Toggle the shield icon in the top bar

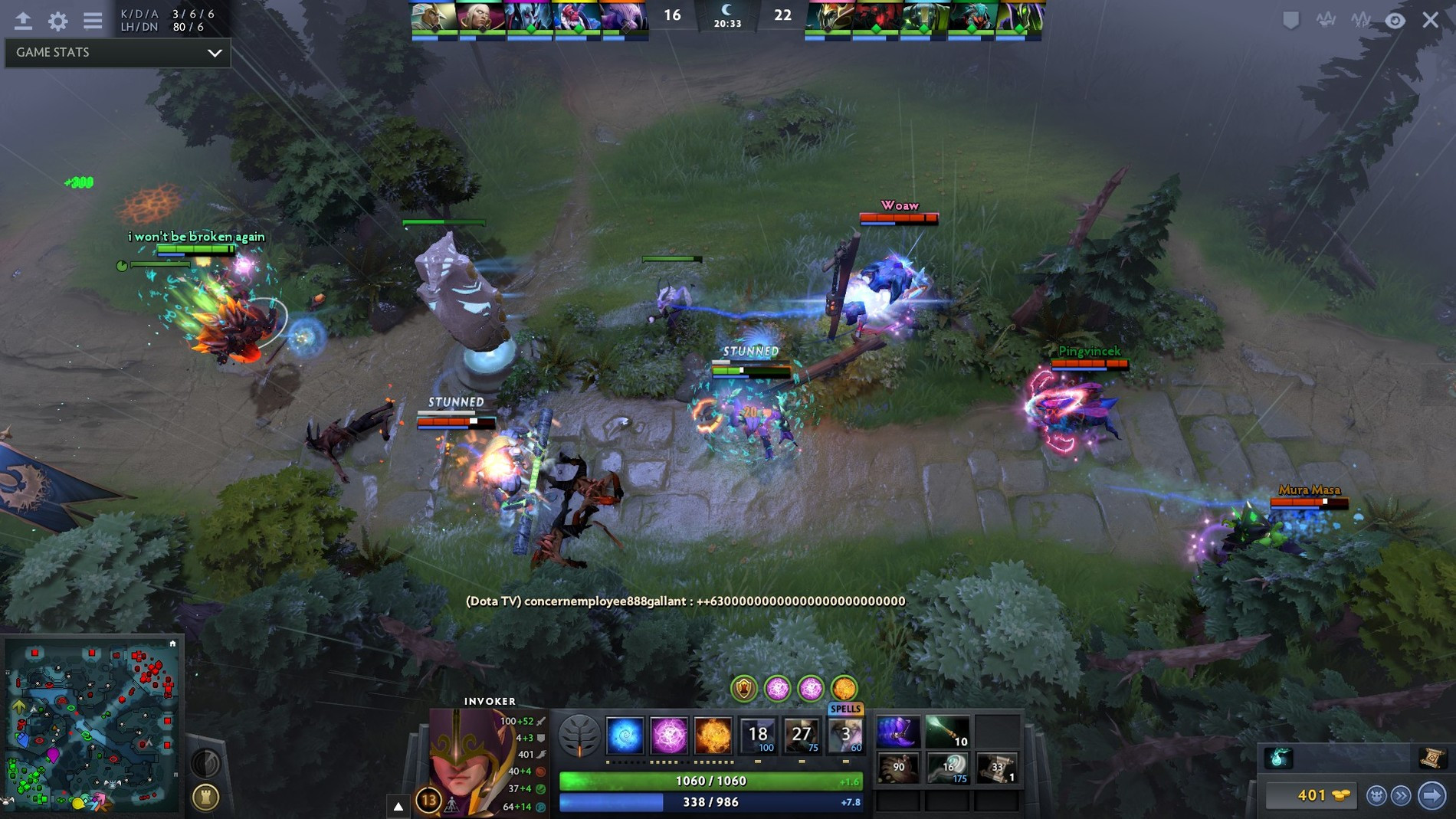point(1292,21)
